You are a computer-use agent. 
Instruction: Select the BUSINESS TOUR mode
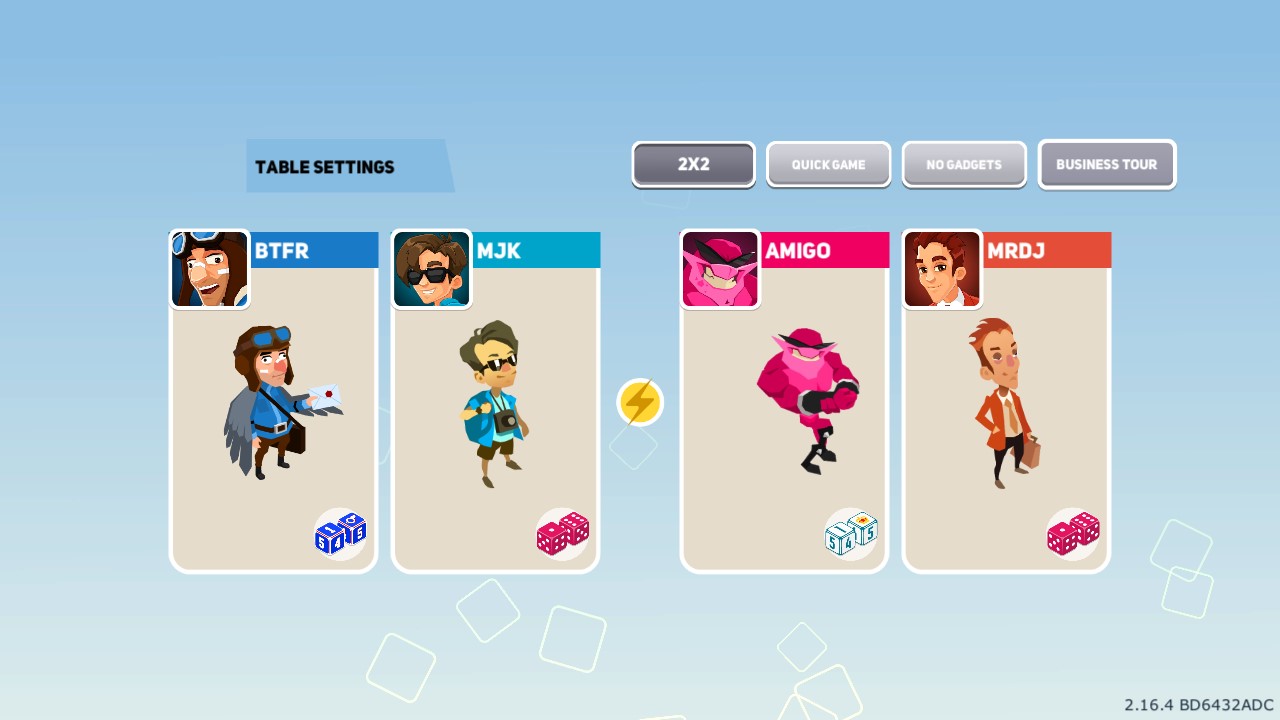pyautogui.click(x=1107, y=164)
